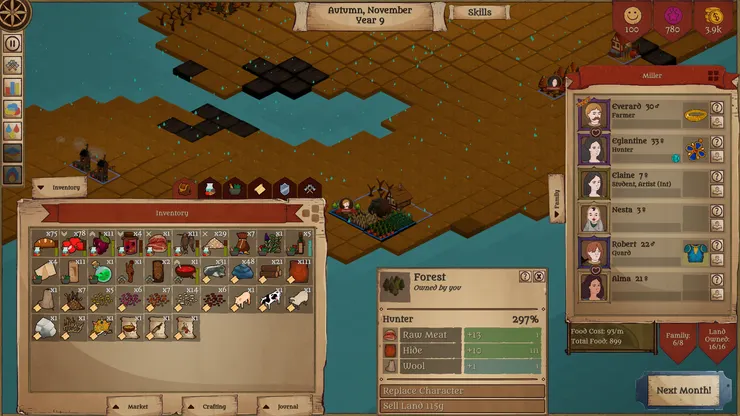Filter inventory by the shield category
The height and width of the screenshot is (416, 740).
[x=285, y=188]
